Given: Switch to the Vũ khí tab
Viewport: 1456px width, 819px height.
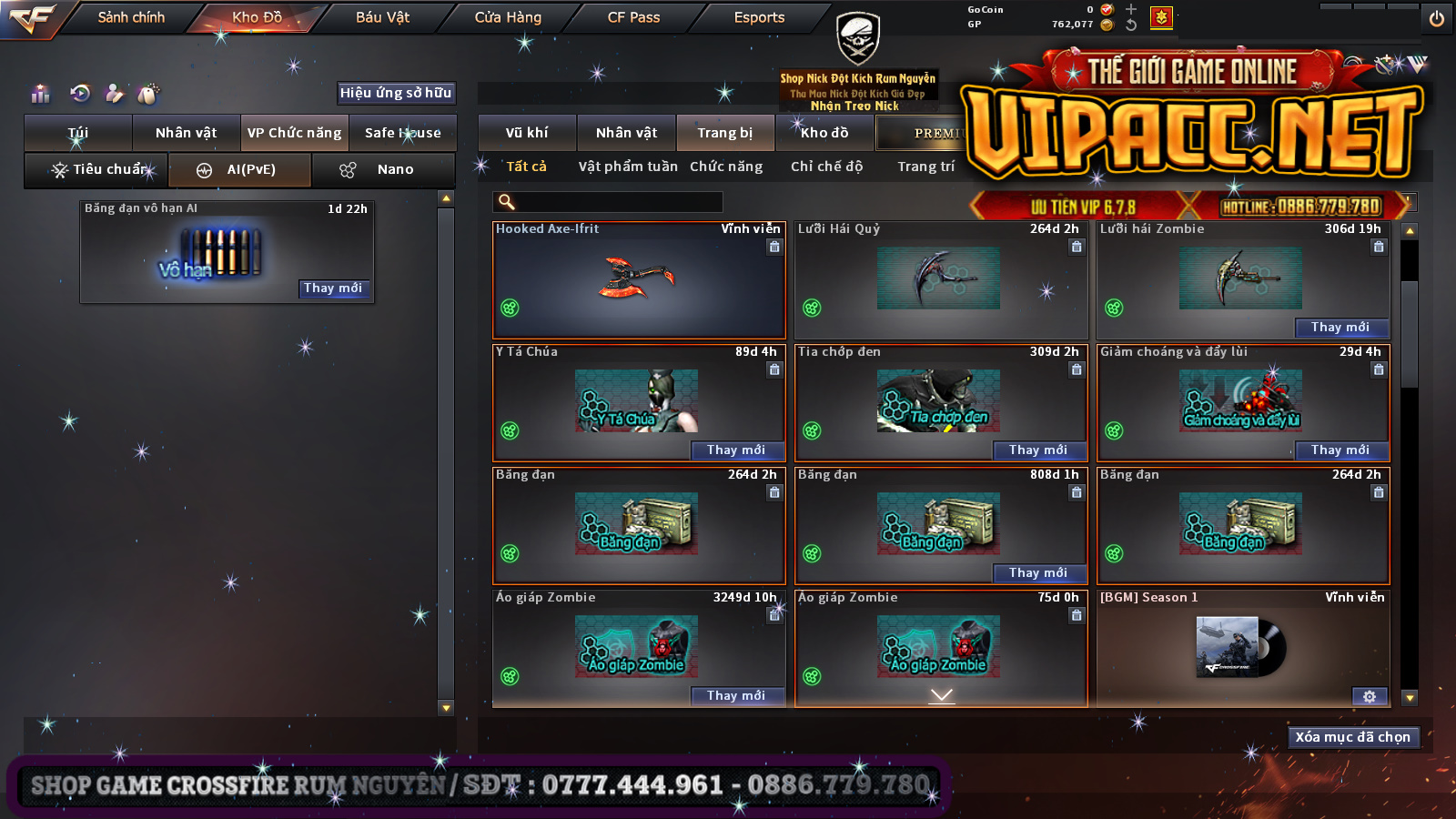Looking at the screenshot, I should 527,133.
